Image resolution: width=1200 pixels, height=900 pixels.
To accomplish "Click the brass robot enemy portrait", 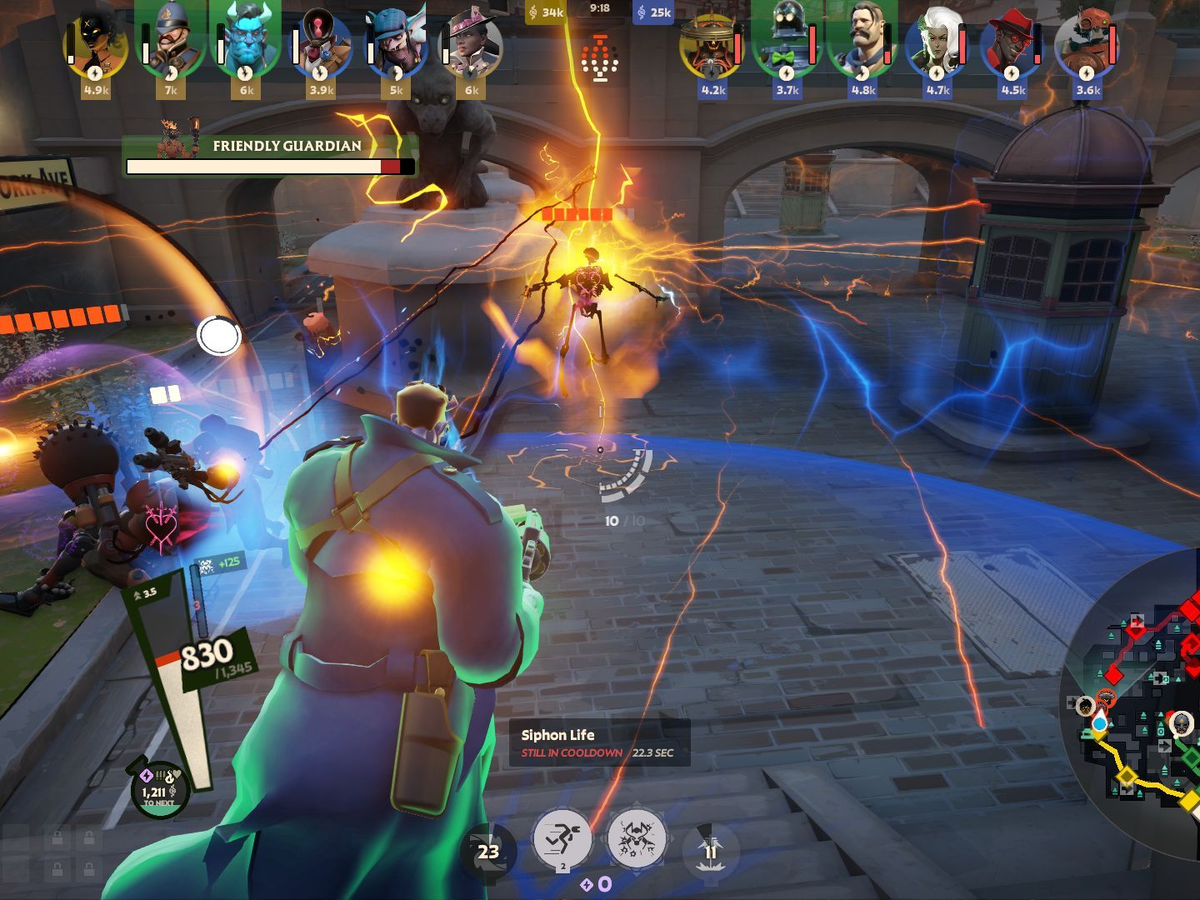I will 712,44.
